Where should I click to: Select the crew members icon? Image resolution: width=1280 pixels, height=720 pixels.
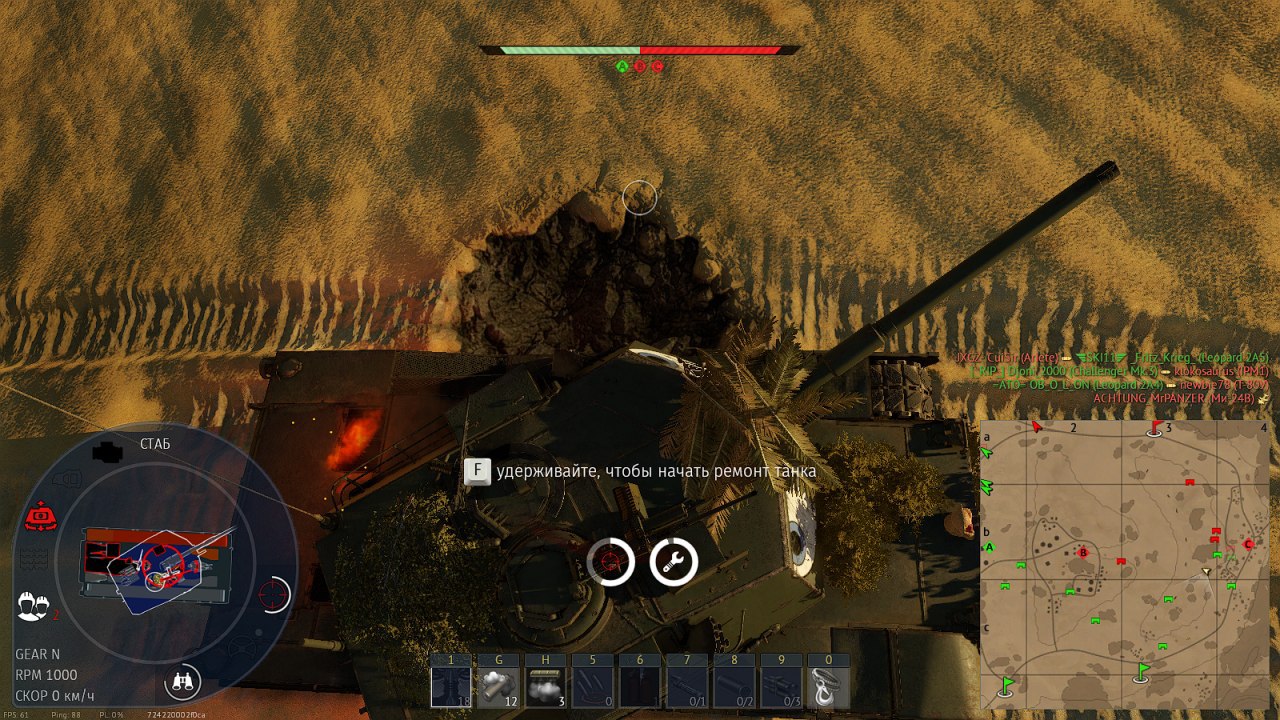tap(33, 604)
